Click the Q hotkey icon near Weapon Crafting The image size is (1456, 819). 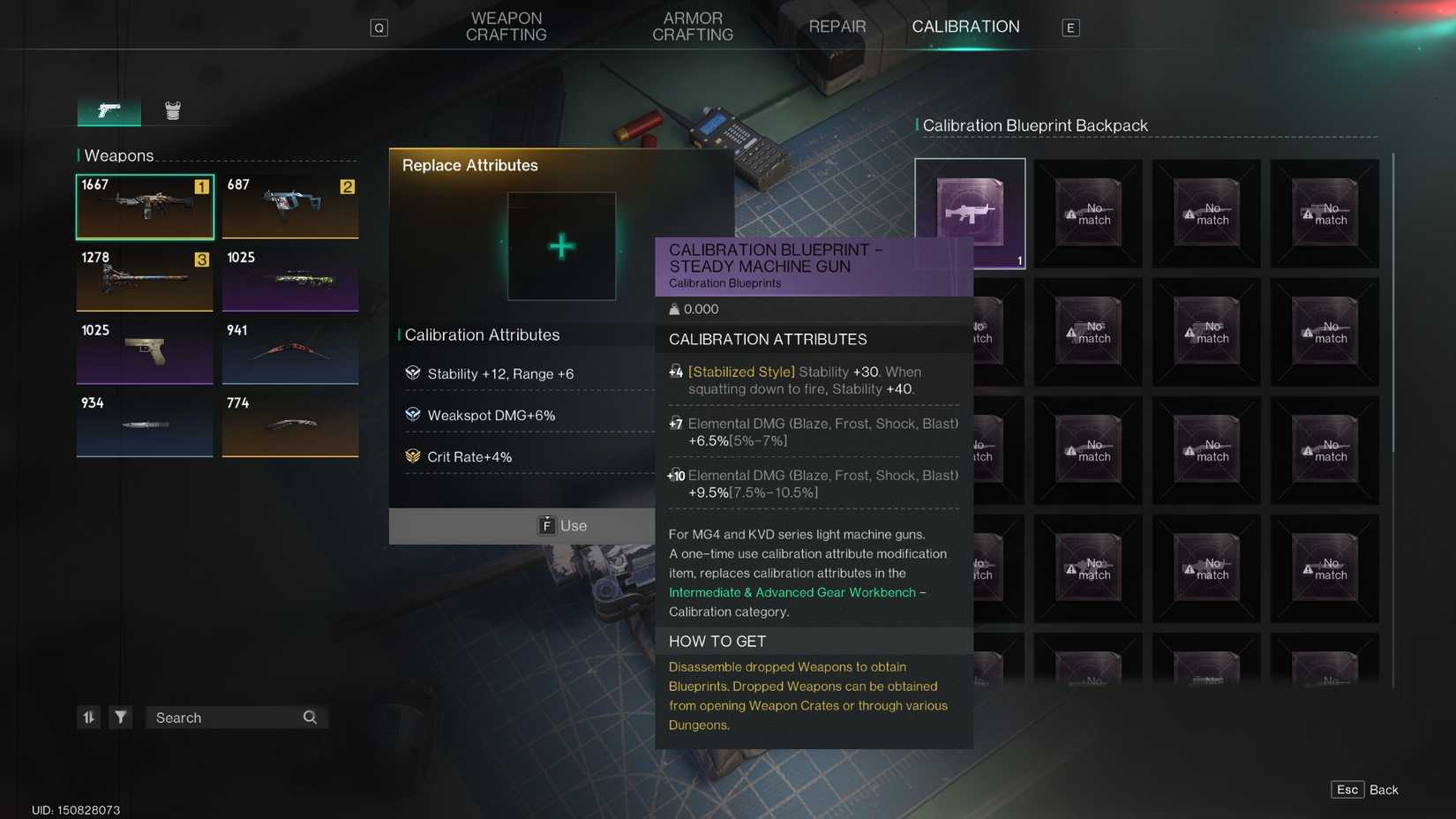click(x=379, y=26)
